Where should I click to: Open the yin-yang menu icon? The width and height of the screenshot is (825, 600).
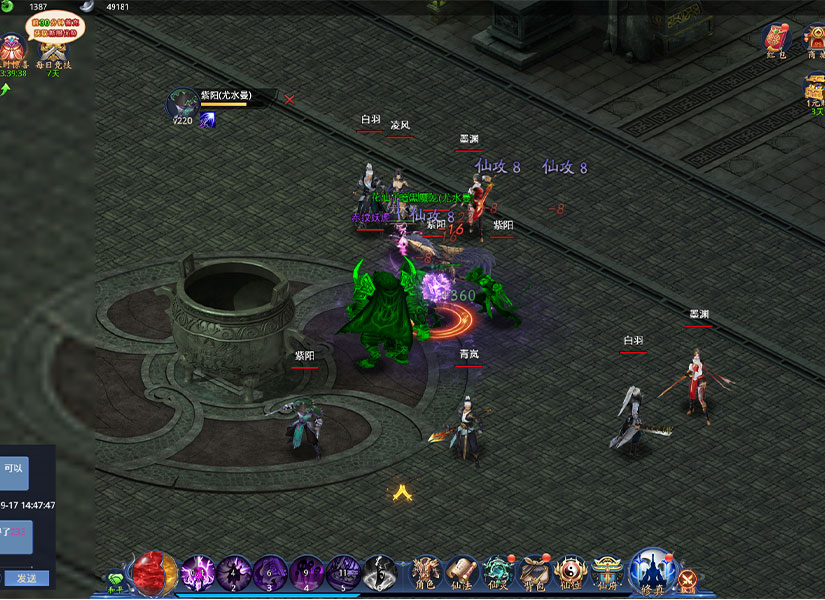tap(570, 573)
